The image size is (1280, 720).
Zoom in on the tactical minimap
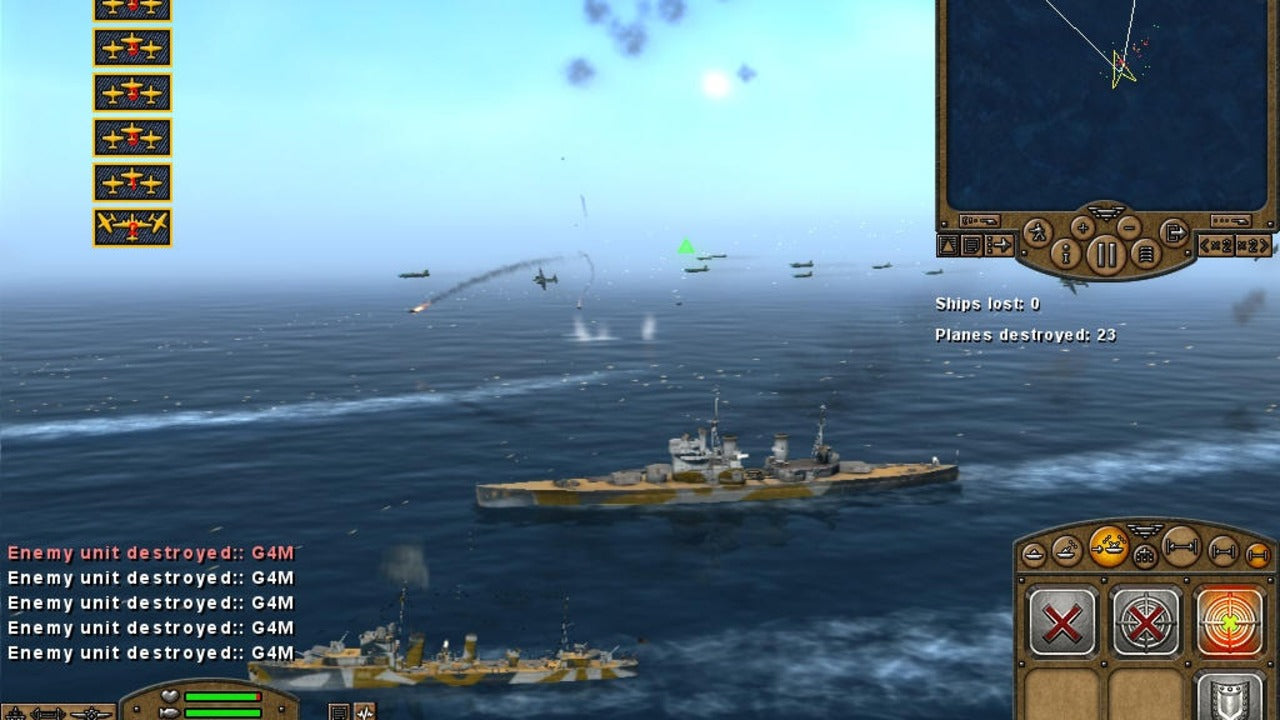tap(1081, 227)
